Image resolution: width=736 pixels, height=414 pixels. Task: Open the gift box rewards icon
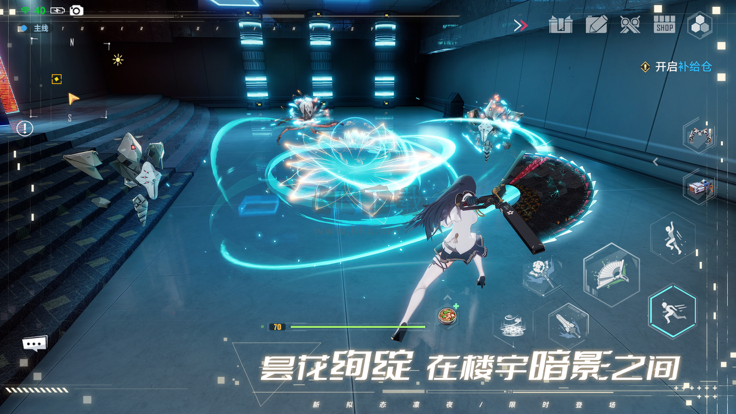(x=560, y=24)
